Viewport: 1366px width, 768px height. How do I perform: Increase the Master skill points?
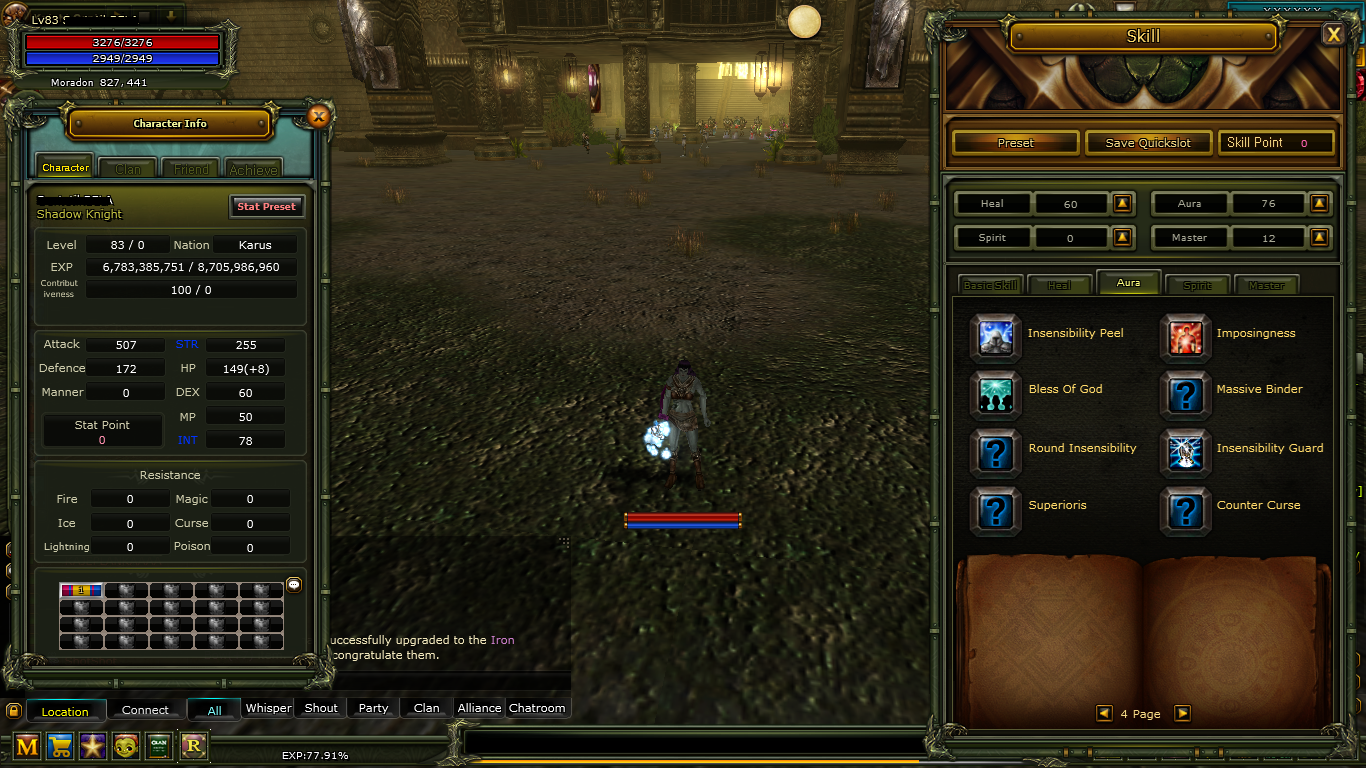[x=1319, y=238]
